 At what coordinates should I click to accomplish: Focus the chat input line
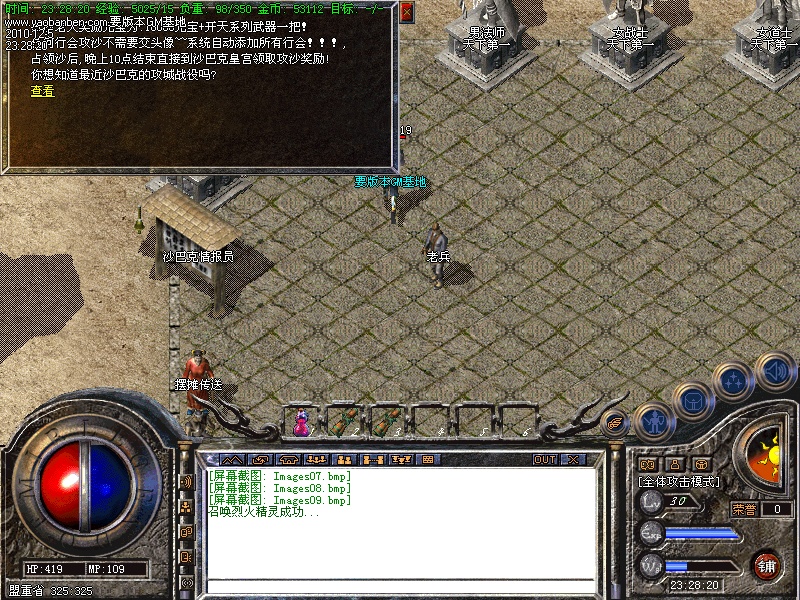[400, 585]
